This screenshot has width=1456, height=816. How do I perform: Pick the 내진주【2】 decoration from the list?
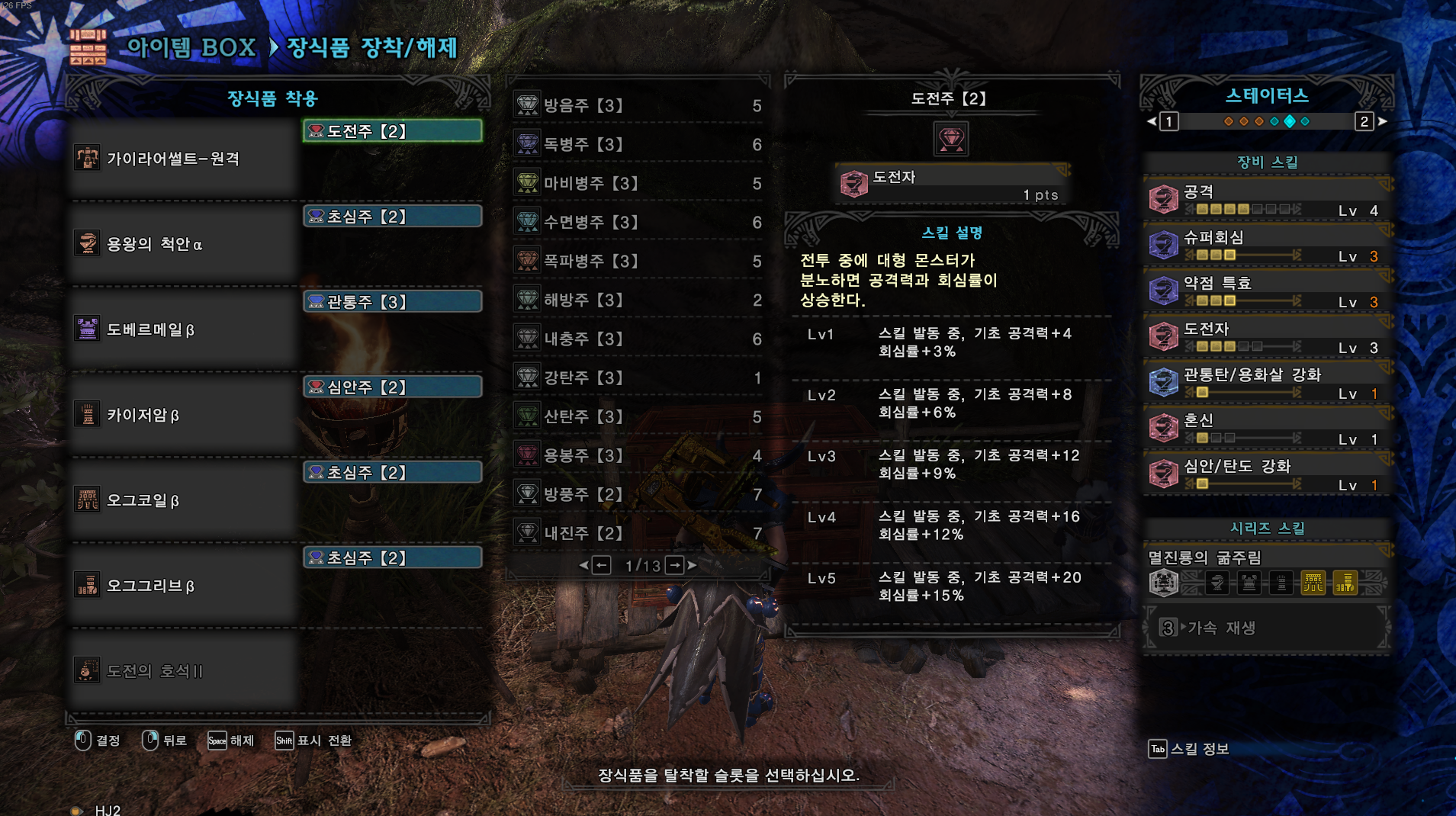pyautogui.click(x=638, y=533)
